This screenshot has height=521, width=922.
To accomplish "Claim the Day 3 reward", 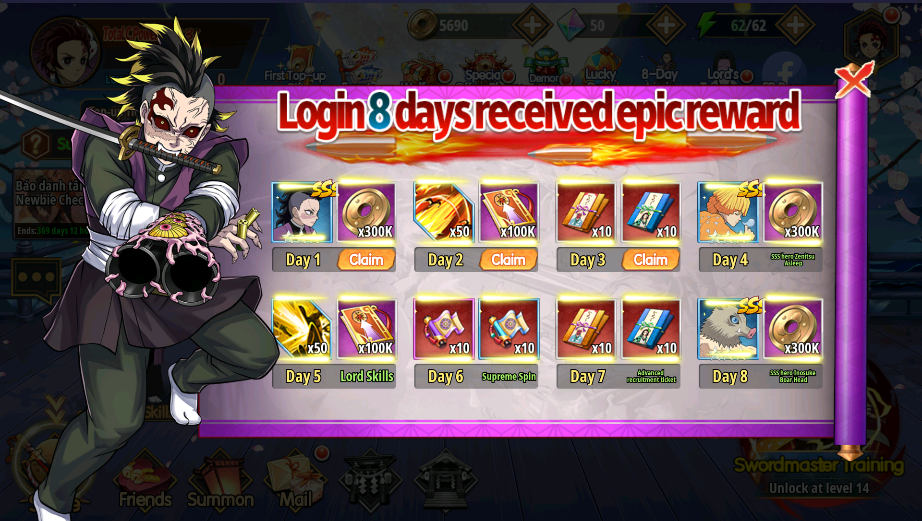I will pos(650,260).
